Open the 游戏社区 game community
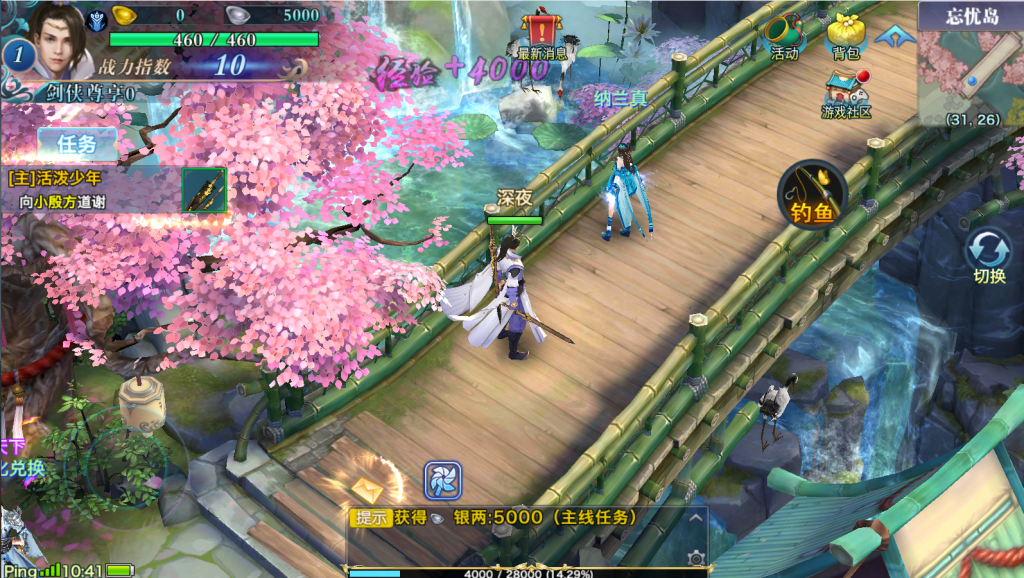 [846, 93]
